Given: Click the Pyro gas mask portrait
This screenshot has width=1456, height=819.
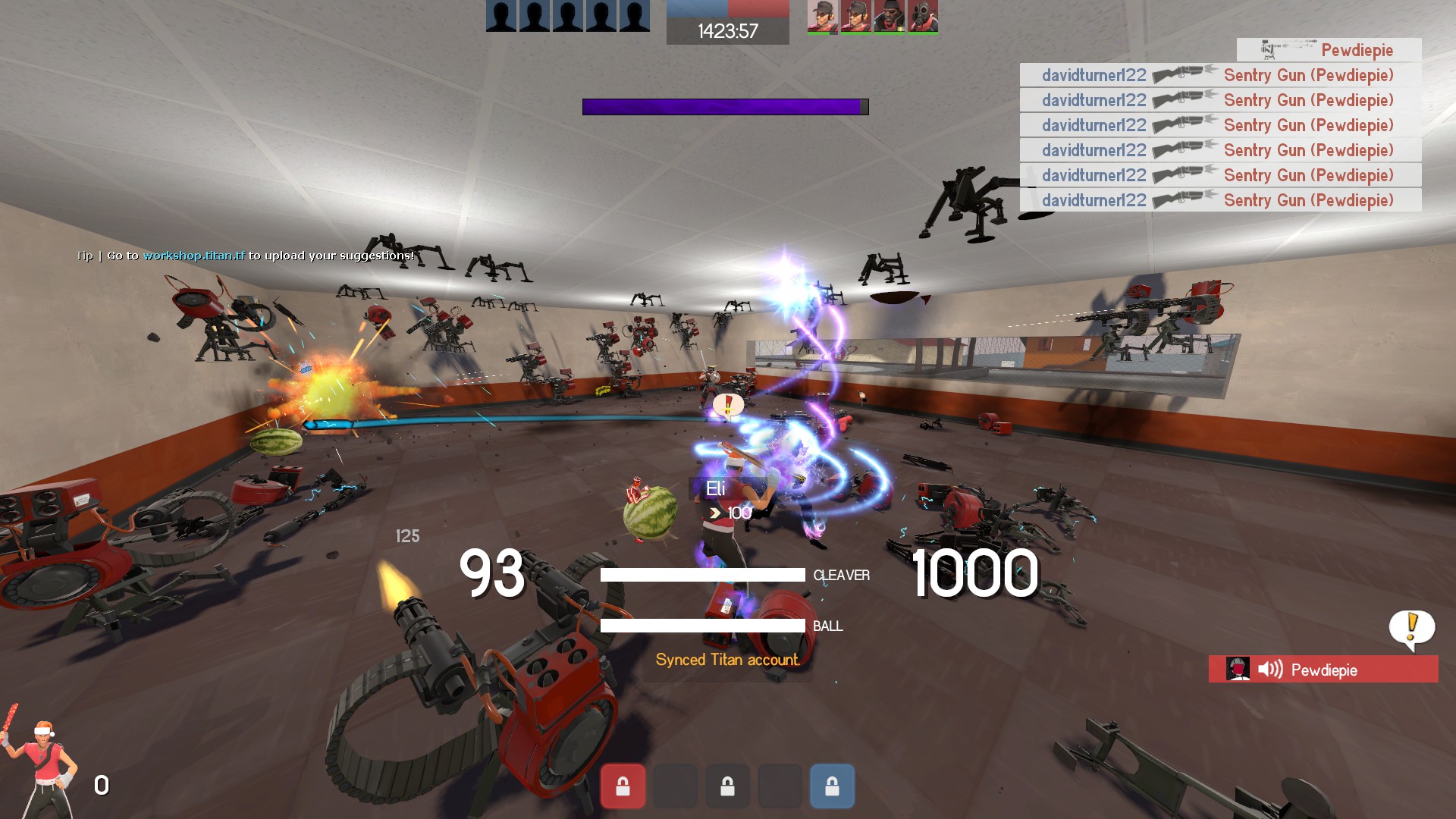Looking at the screenshot, I should [x=923, y=17].
